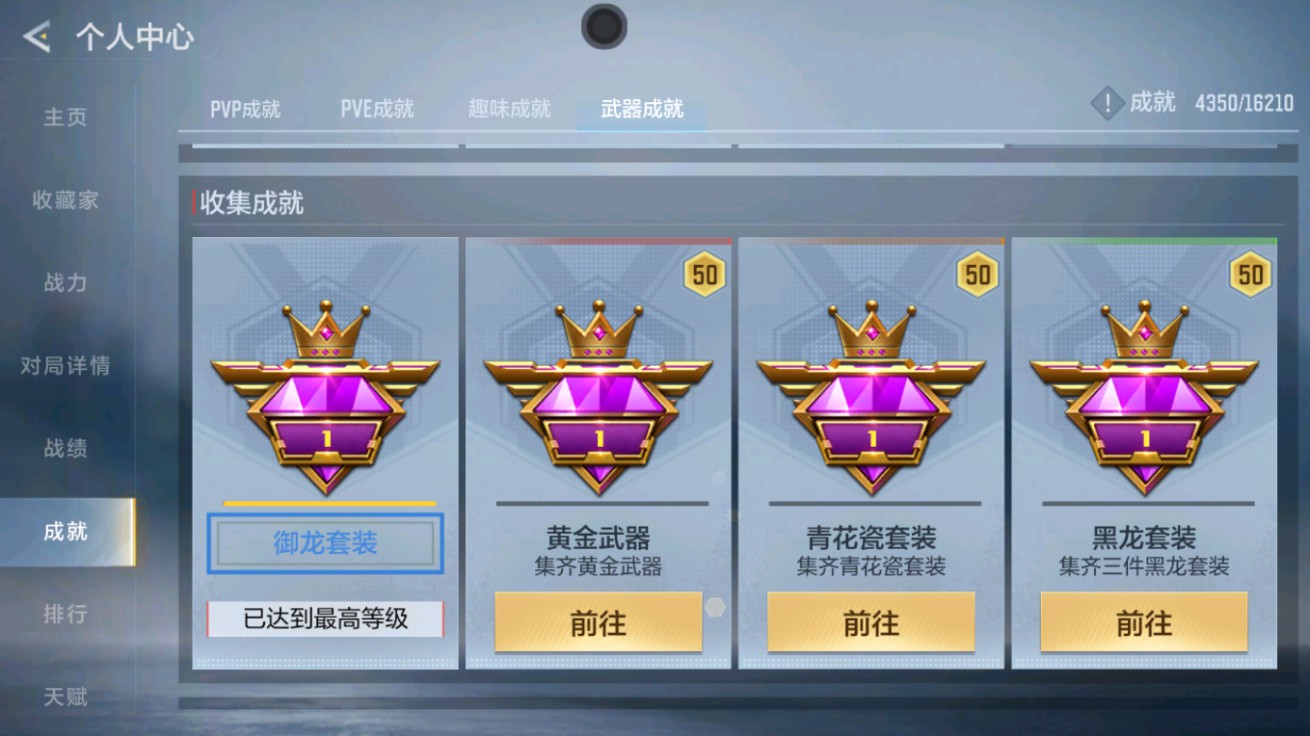Open the 成就 exclamation info icon
Screen dimensions: 1310x736
(1106, 103)
